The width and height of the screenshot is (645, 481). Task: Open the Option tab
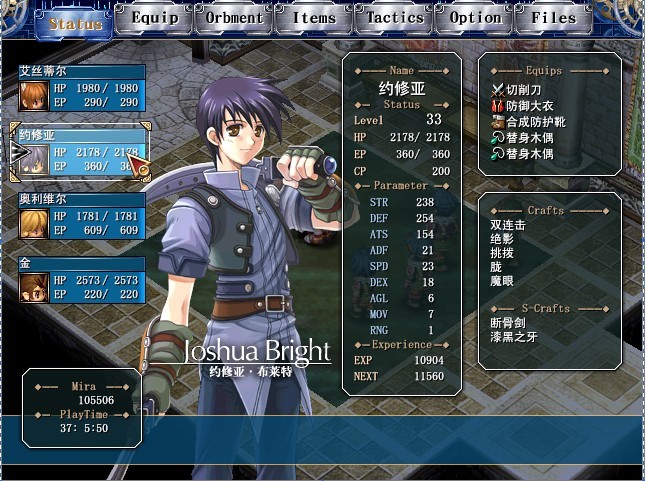(x=475, y=18)
